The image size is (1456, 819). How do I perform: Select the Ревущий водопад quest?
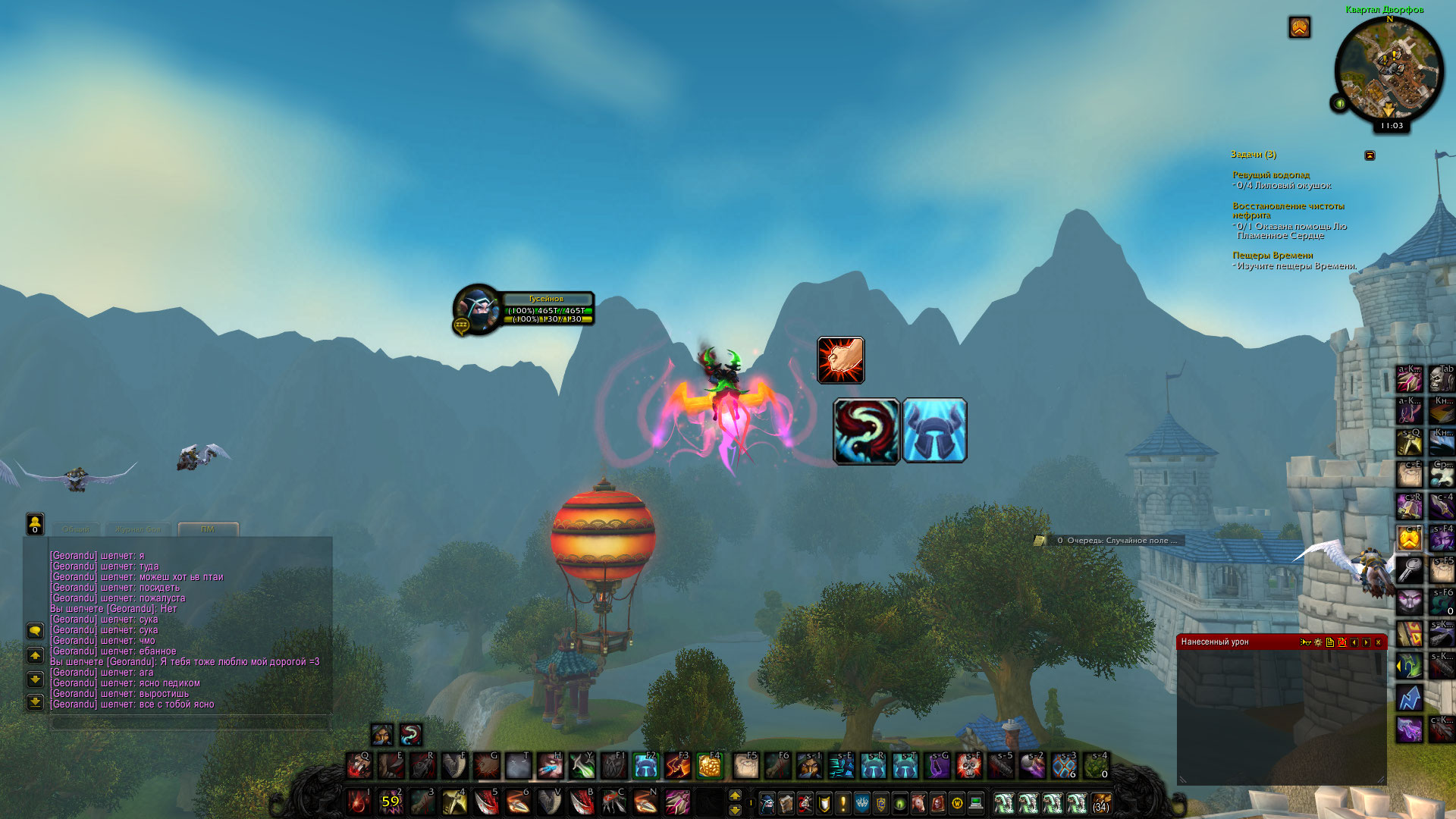pos(1270,175)
